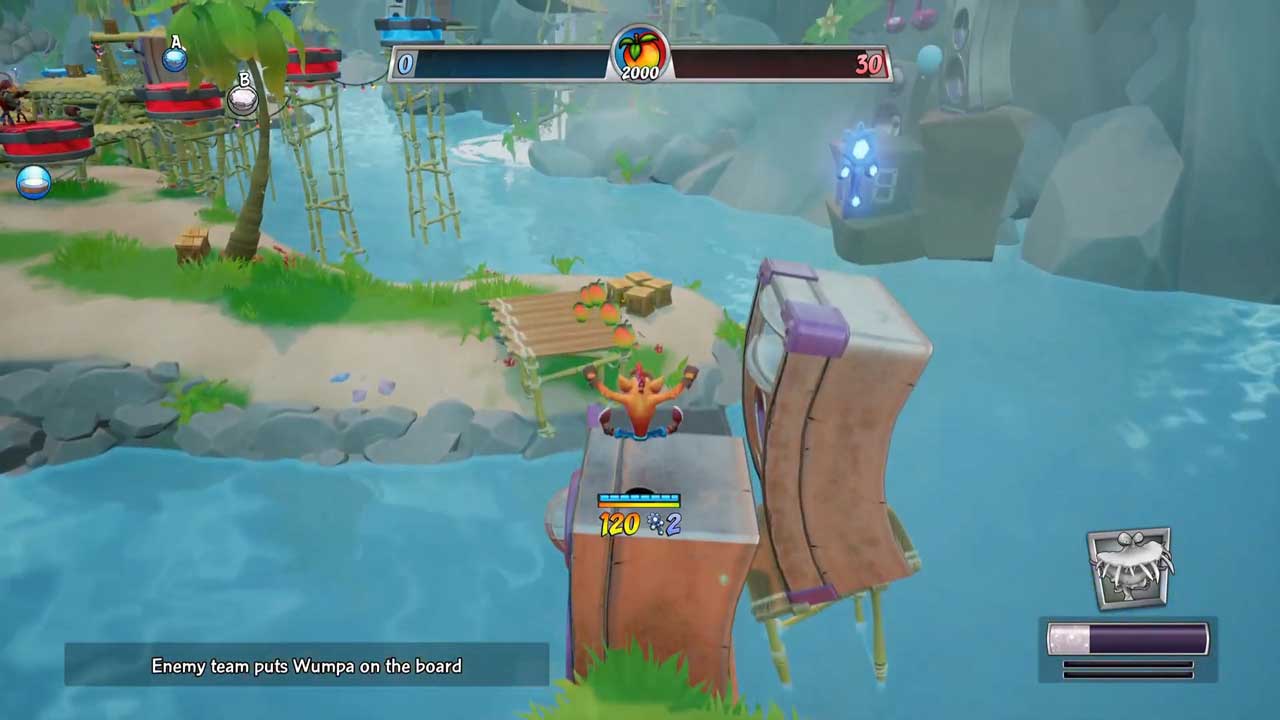Select the gem platform A marker

[x=175, y=56]
